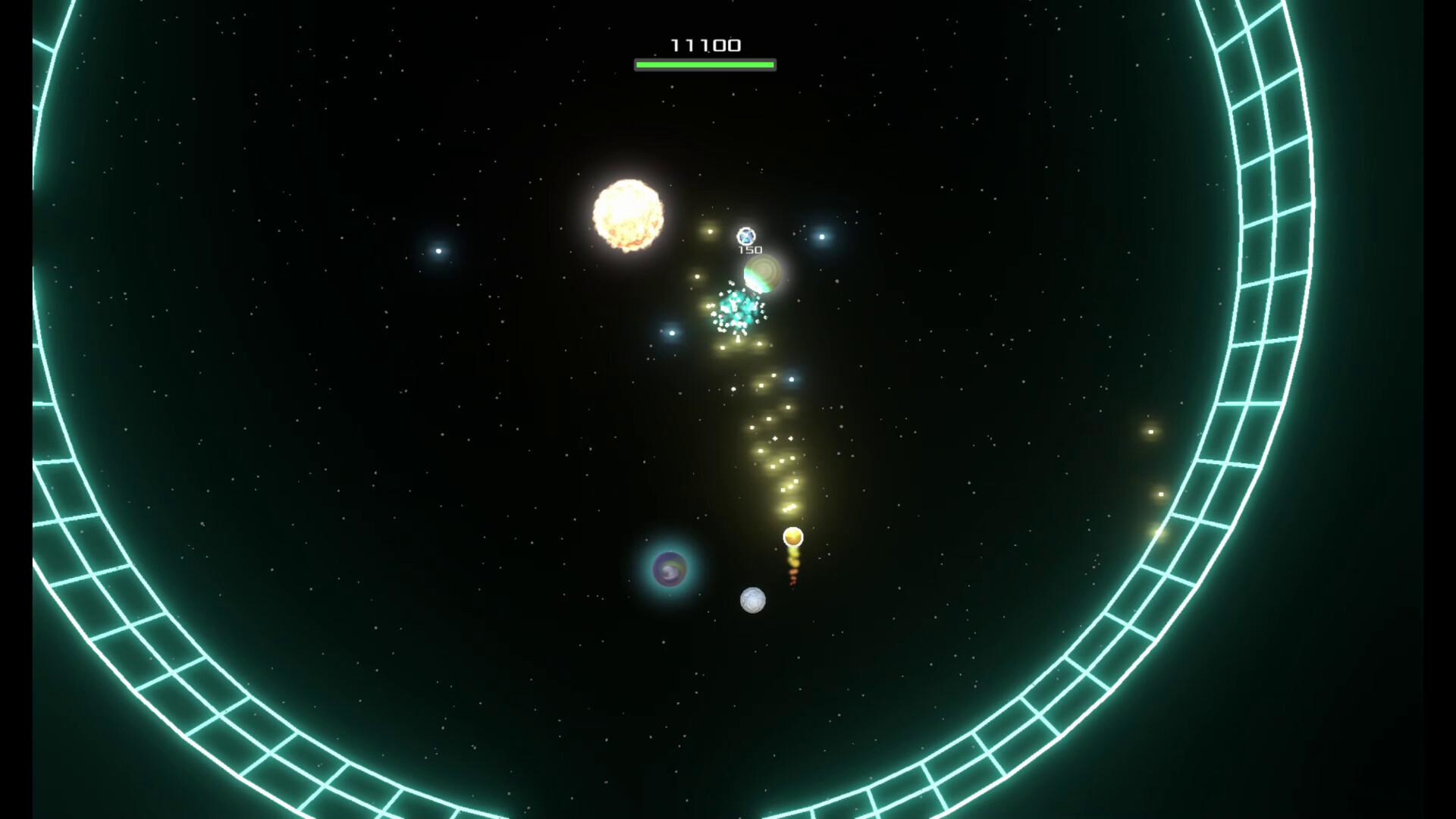Click the green health progress bar
This screenshot has width=1456, height=819.
point(705,64)
